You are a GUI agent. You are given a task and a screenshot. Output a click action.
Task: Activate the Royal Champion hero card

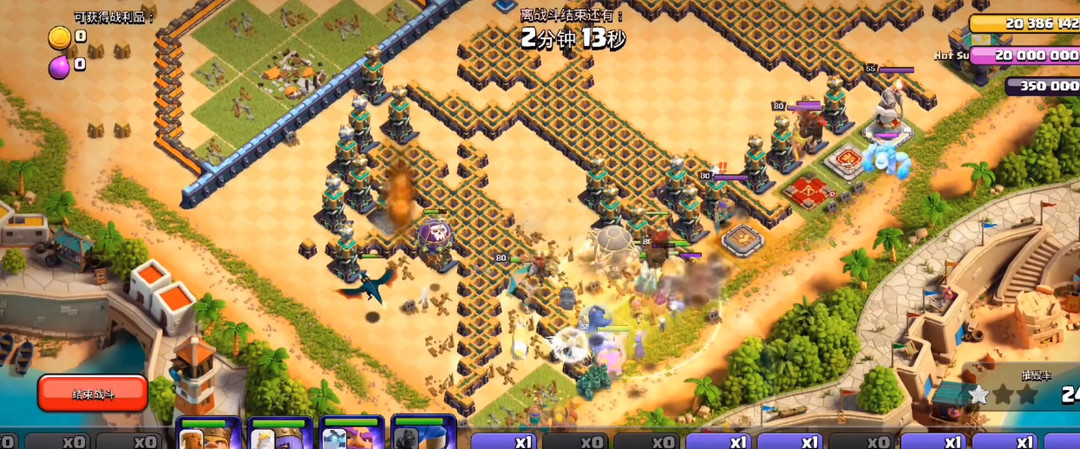[x=422, y=435]
